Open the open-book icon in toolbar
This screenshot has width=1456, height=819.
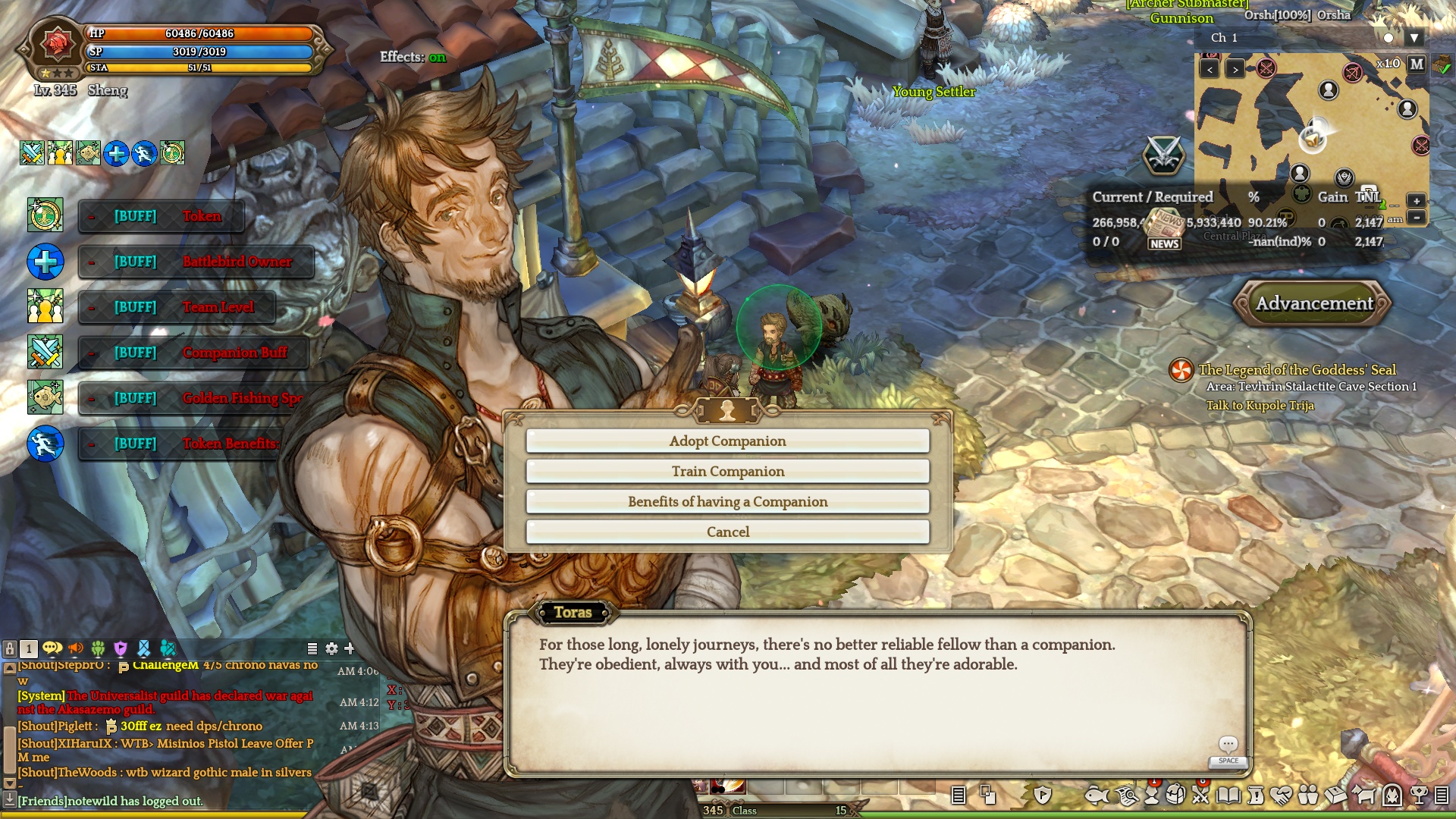click(x=1228, y=795)
